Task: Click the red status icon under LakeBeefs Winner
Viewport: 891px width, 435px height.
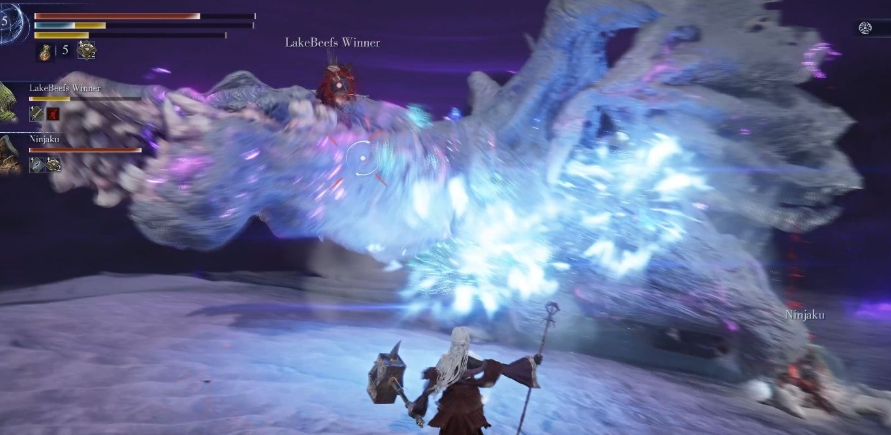Action: click(54, 114)
